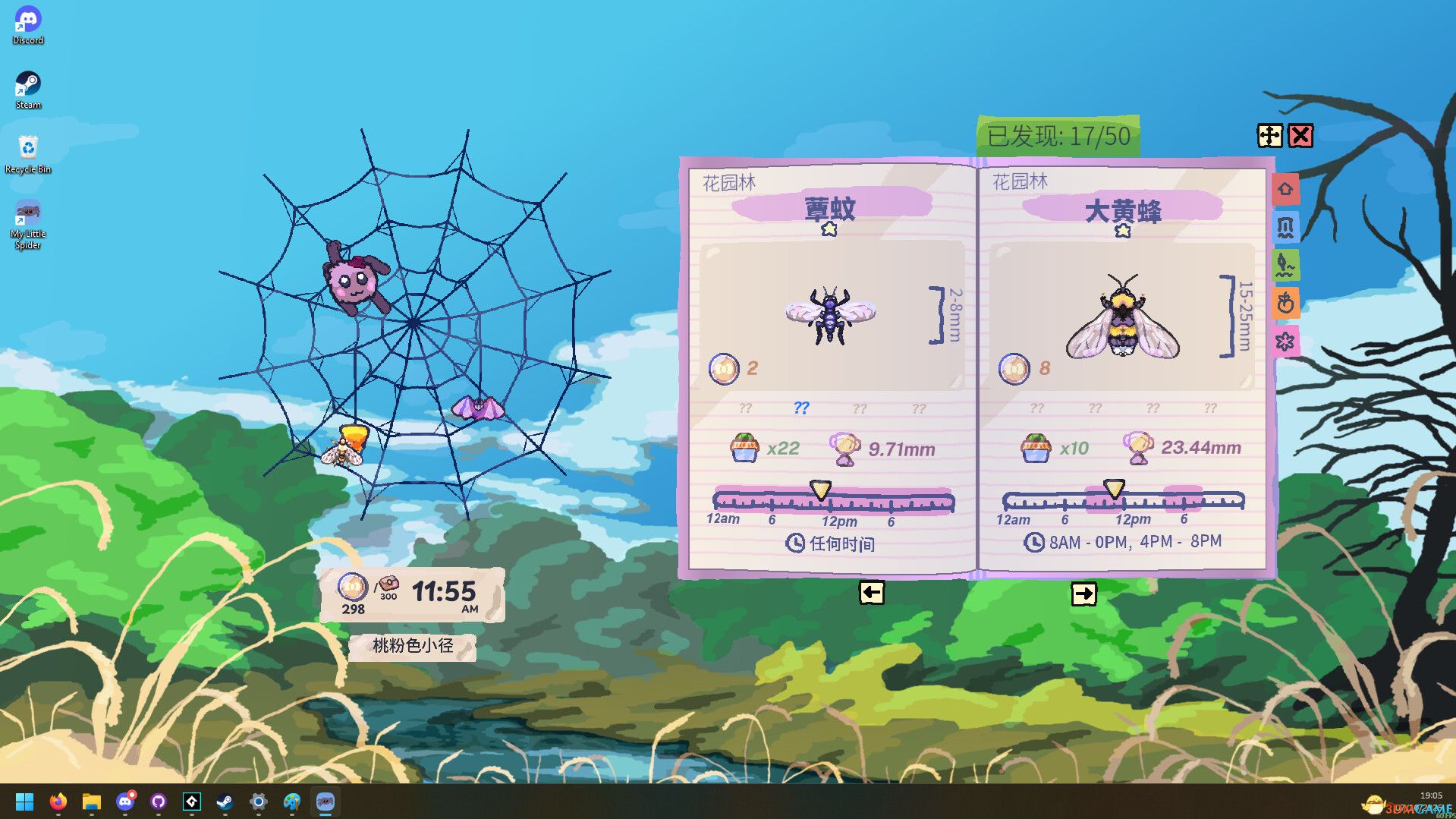Turn to the previous journal page

pyautogui.click(x=871, y=594)
